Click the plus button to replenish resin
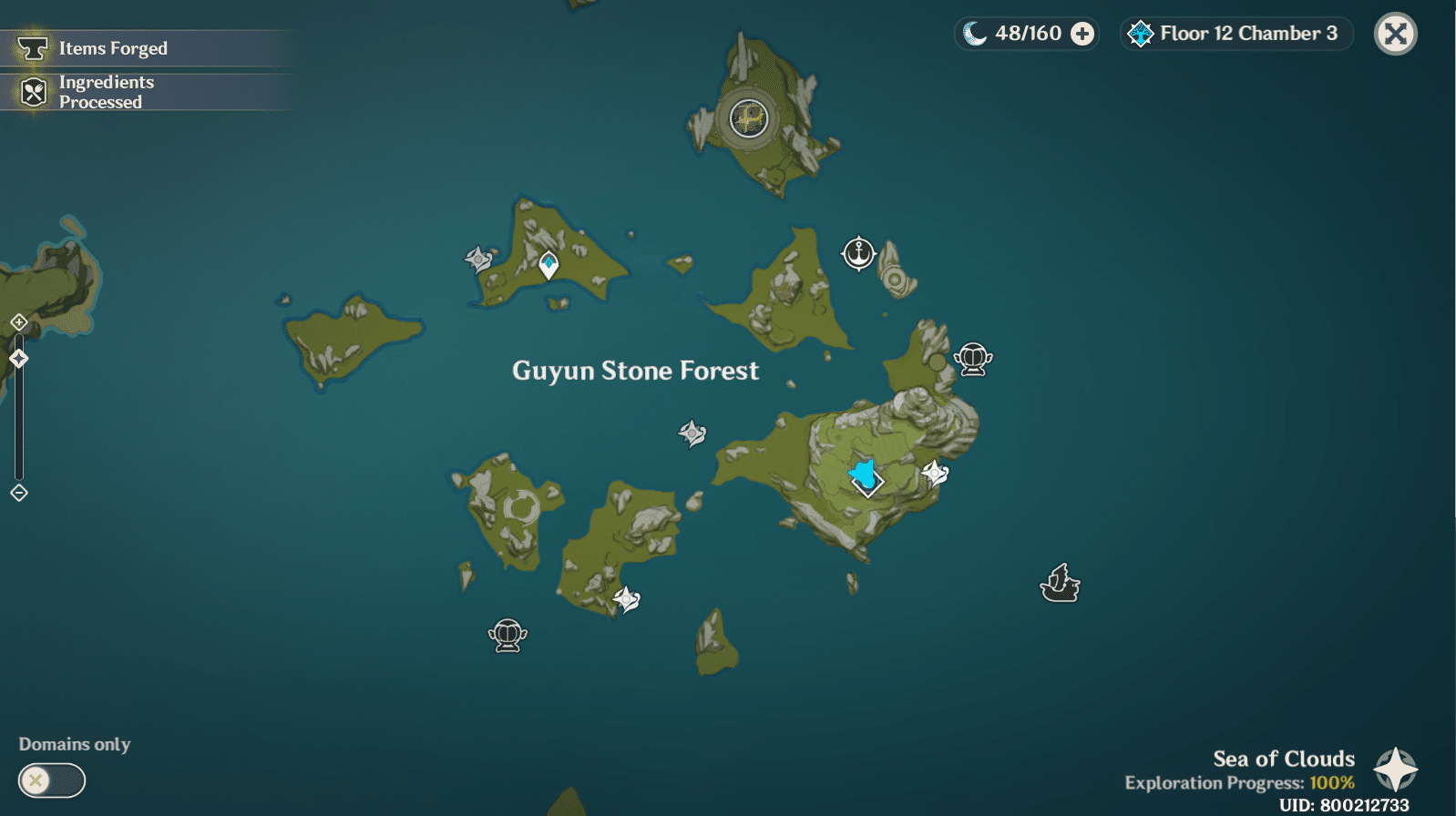1456x816 pixels. pos(1082,33)
